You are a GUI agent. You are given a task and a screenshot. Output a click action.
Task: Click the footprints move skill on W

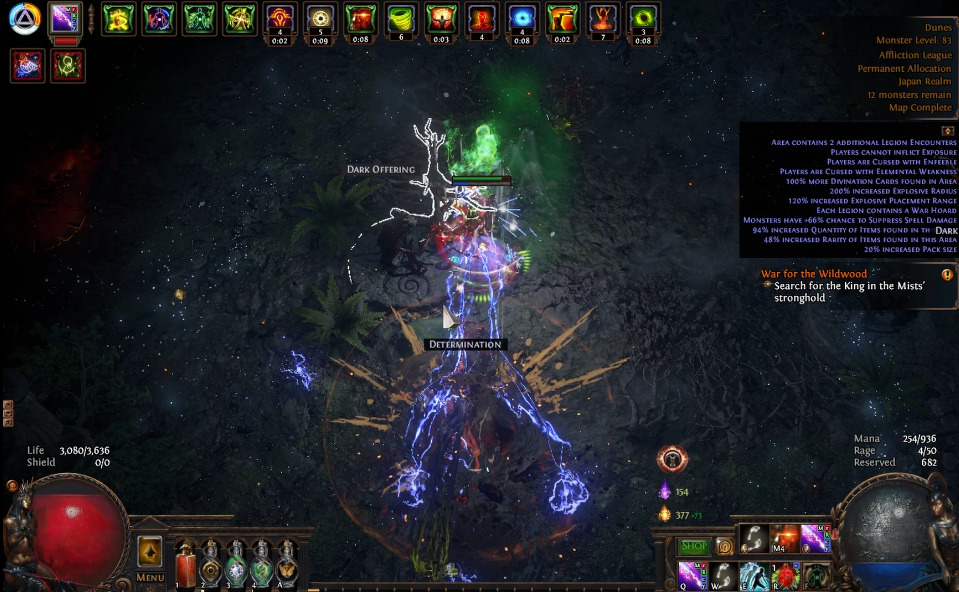723,575
